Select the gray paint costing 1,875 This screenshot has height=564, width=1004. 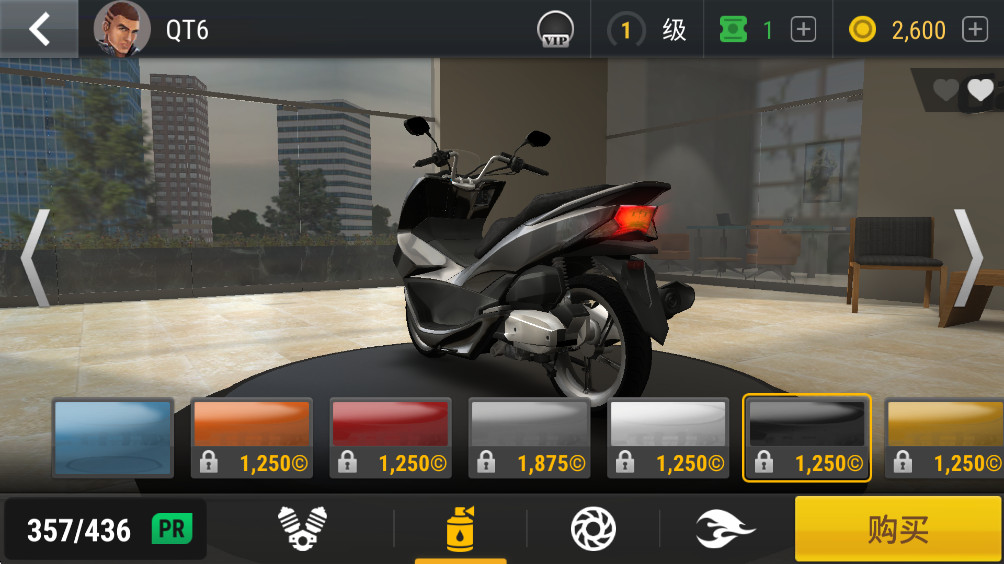529,438
